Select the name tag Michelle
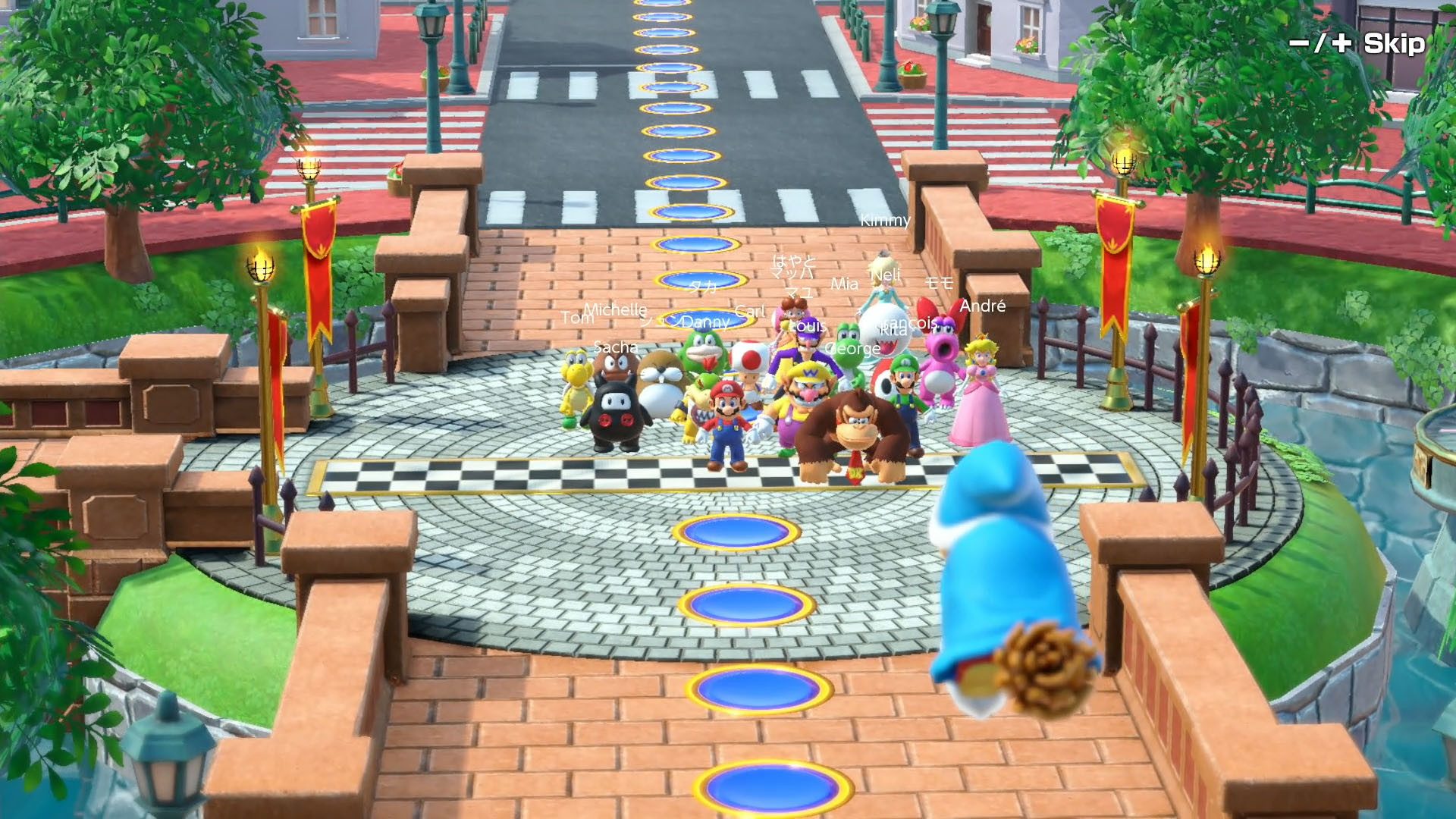 [616, 309]
